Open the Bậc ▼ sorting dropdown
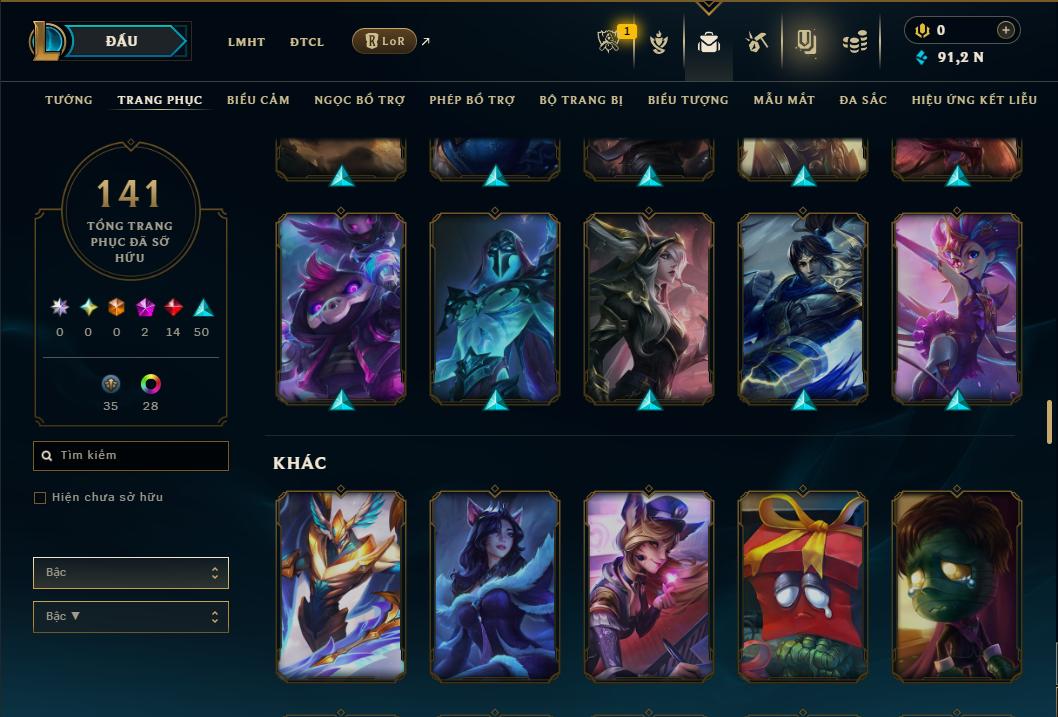Image resolution: width=1058 pixels, height=717 pixels. pos(131,617)
